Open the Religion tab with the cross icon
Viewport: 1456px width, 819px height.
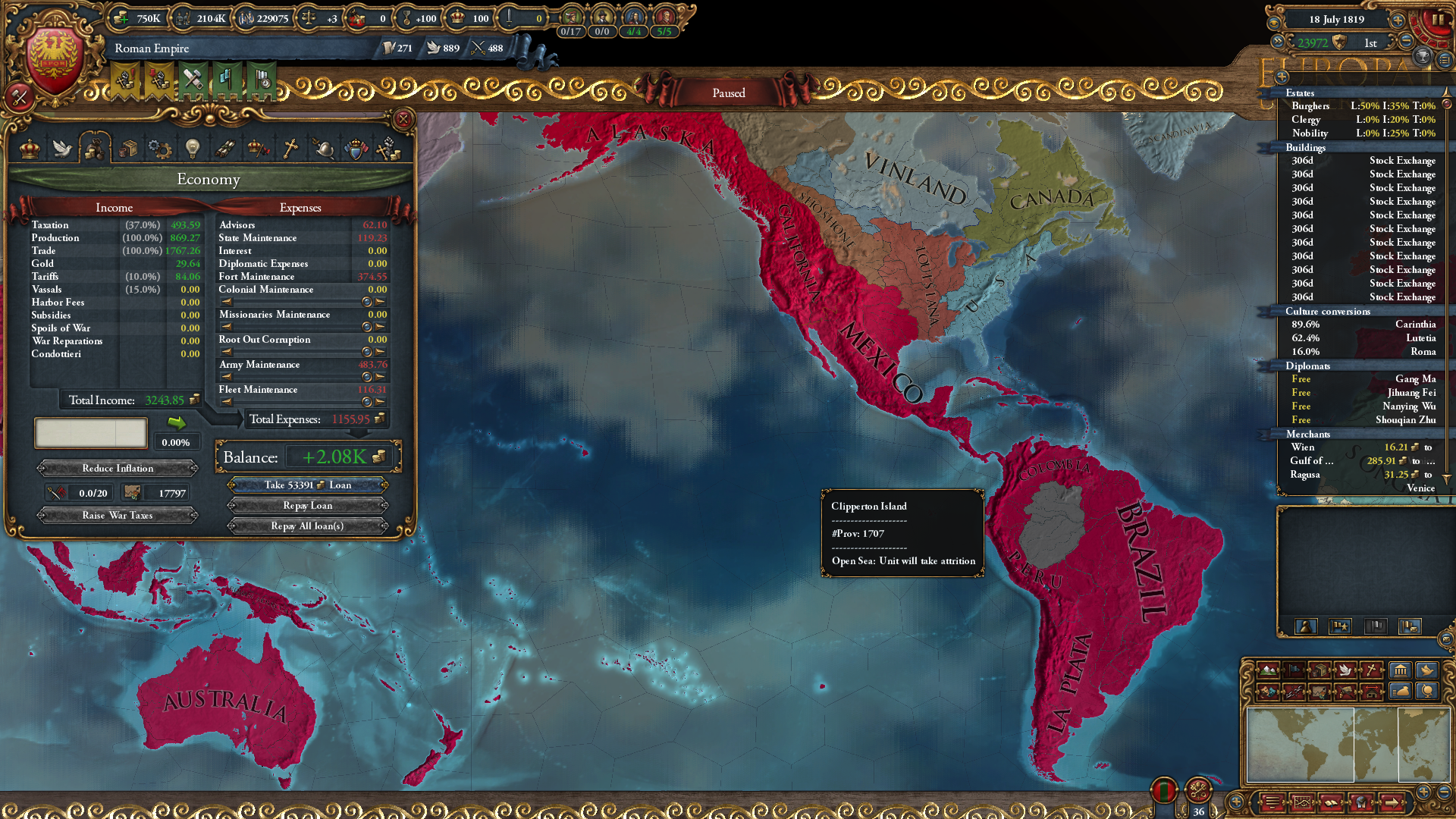pos(290,149)
